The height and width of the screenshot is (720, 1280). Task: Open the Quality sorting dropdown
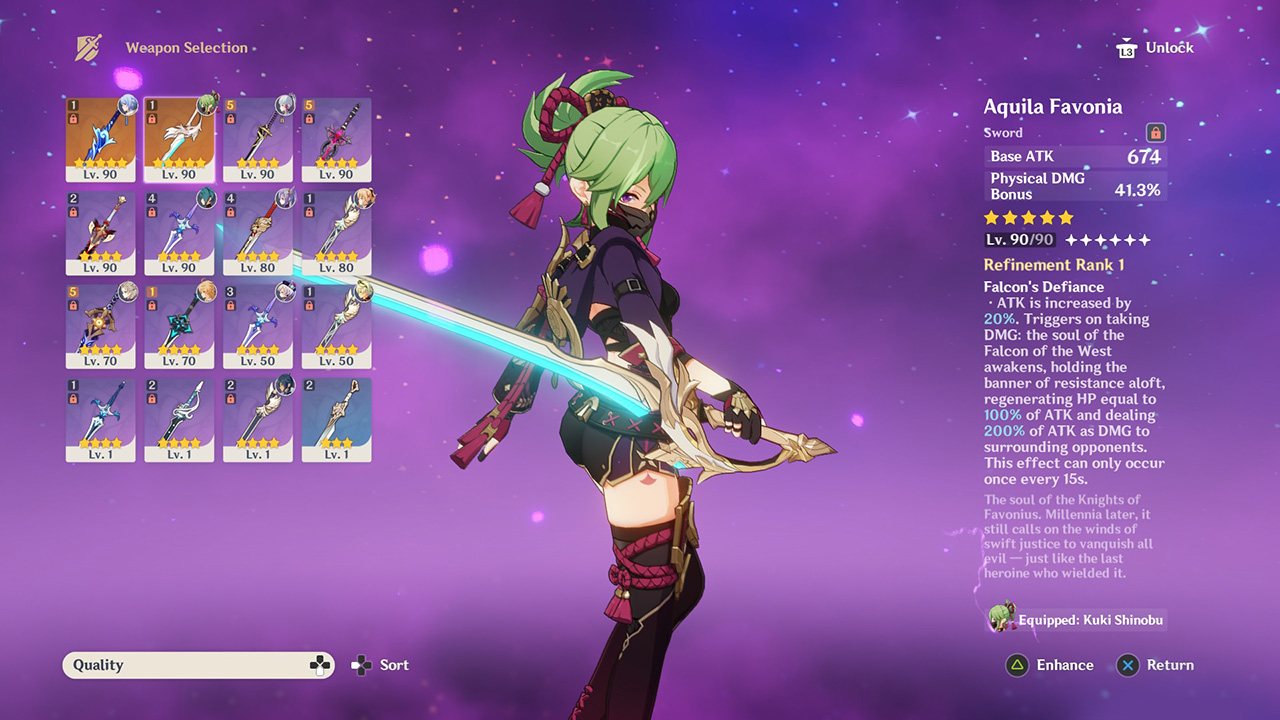(x=198, y=665)
